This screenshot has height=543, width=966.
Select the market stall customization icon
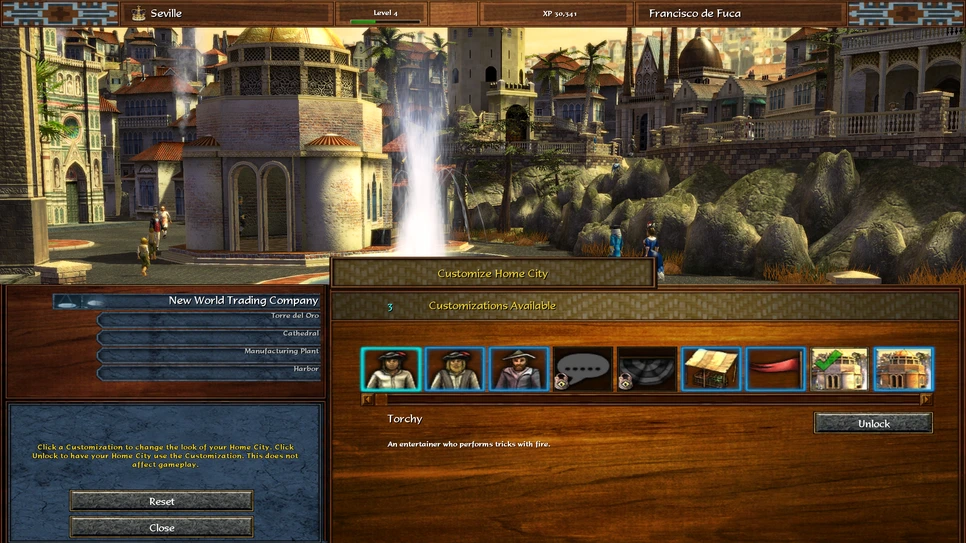711,369
